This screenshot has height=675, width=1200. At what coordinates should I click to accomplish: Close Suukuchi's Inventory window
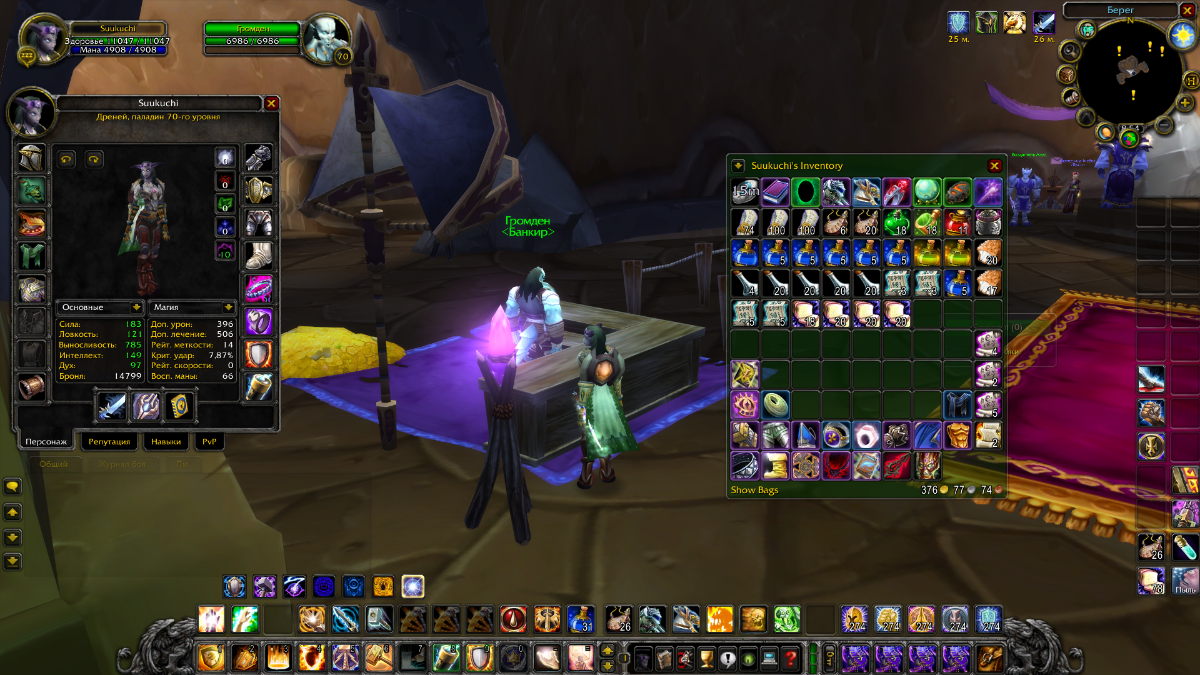(x=994, y=166)
